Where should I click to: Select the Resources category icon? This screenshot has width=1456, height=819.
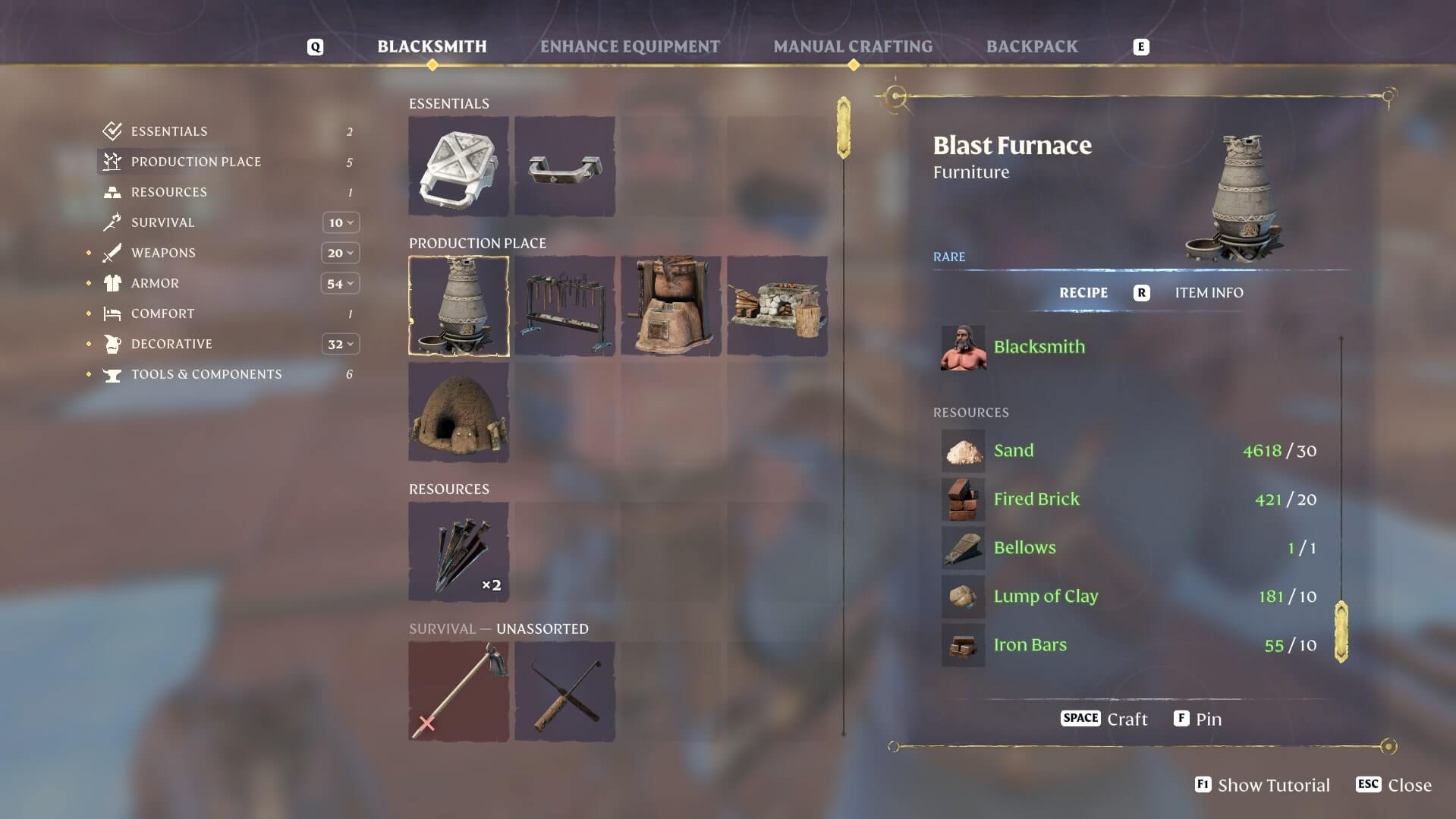112,191
